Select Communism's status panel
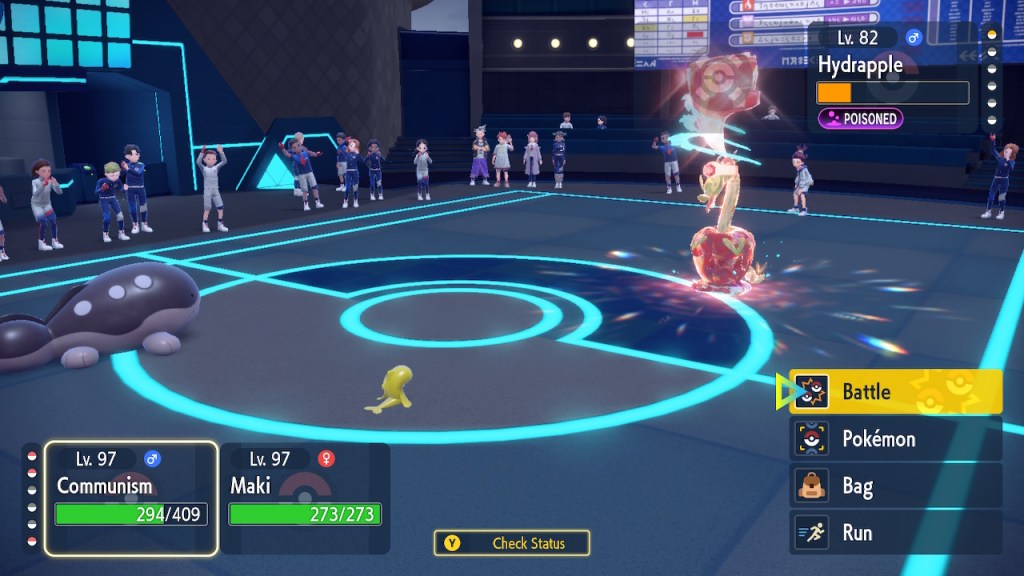 click(131, 497)
